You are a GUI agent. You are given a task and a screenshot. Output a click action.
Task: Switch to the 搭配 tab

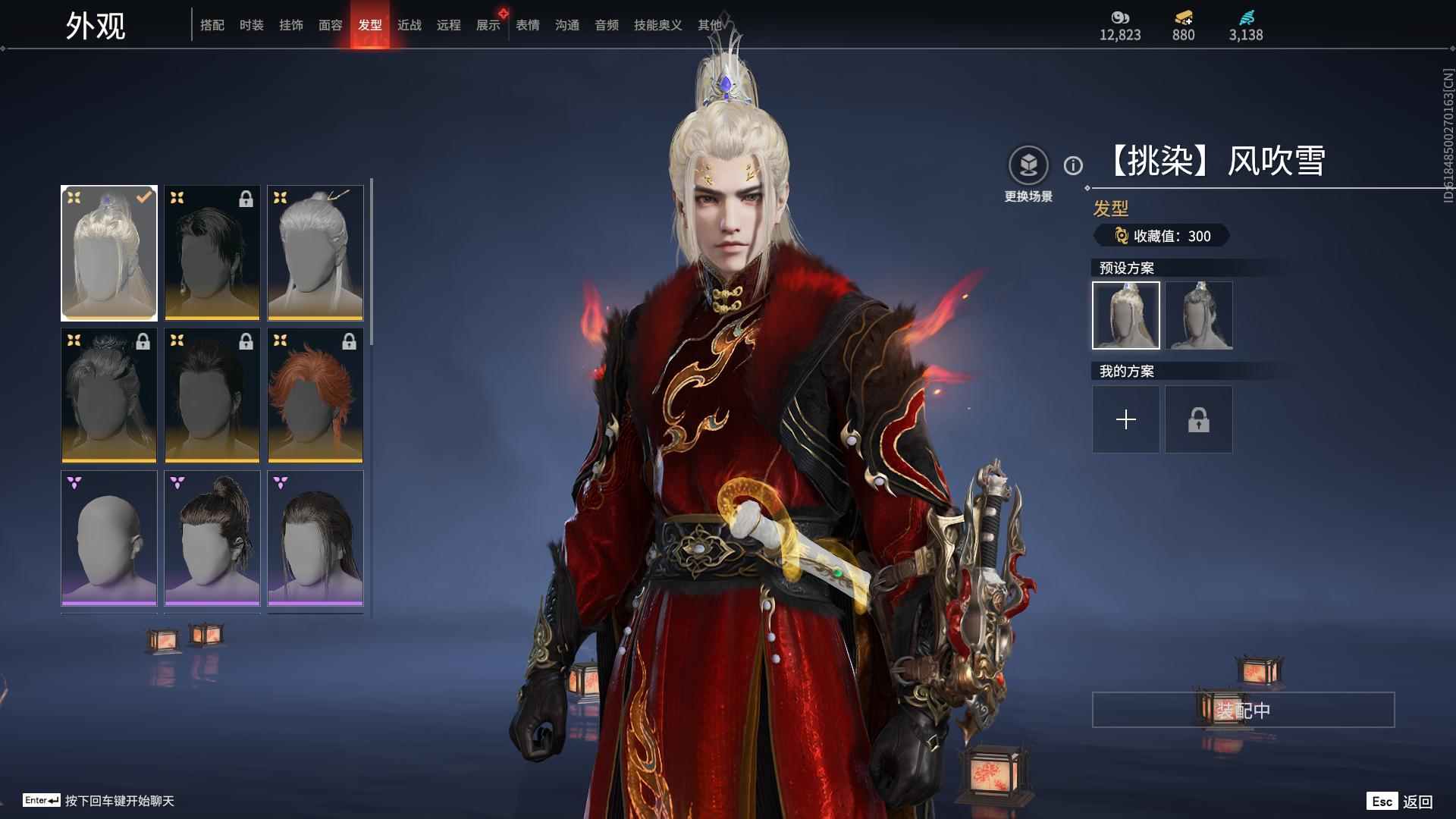pos(212,25)
